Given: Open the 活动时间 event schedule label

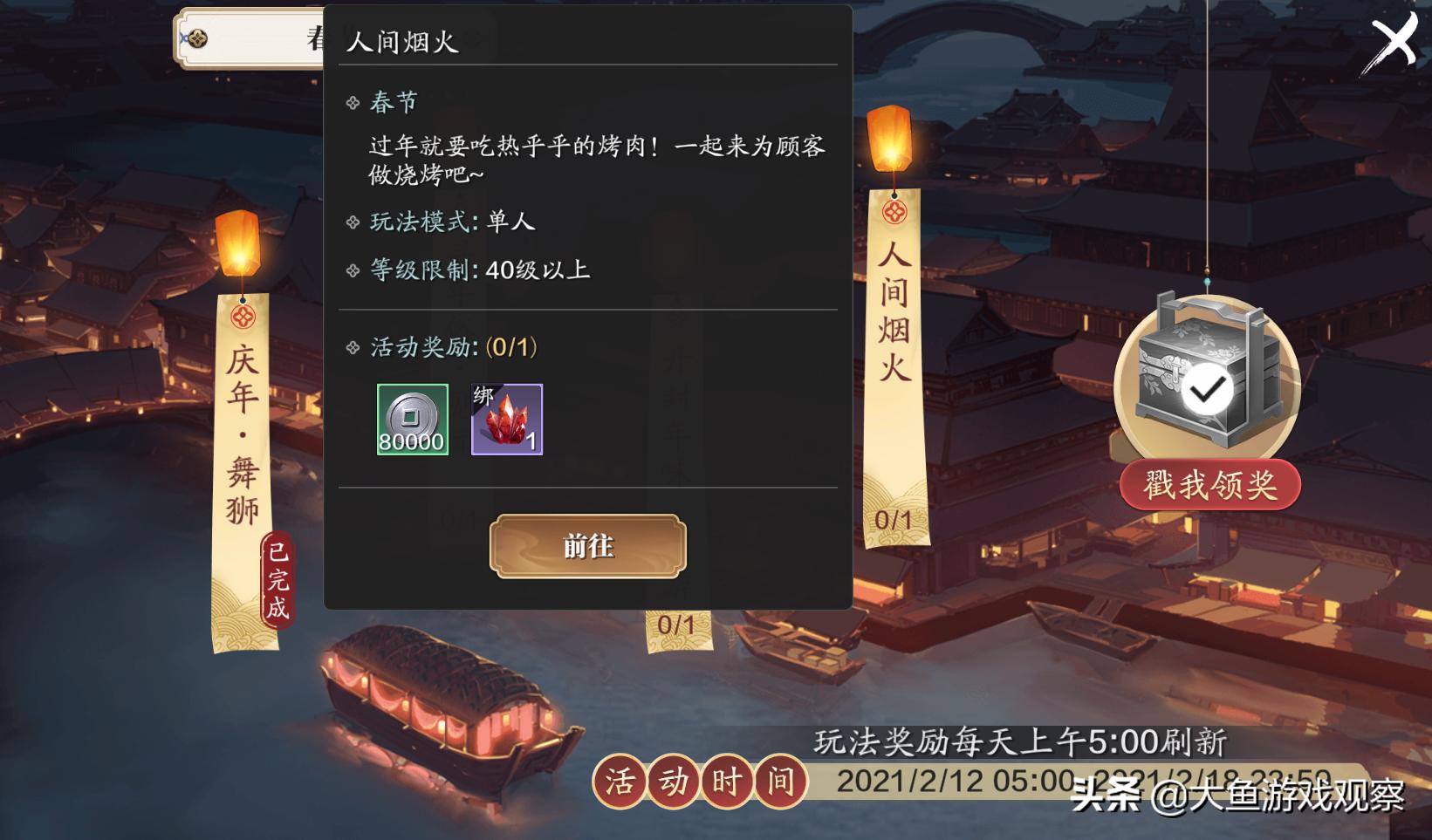Looking at the screenshot, I should 703,782.
